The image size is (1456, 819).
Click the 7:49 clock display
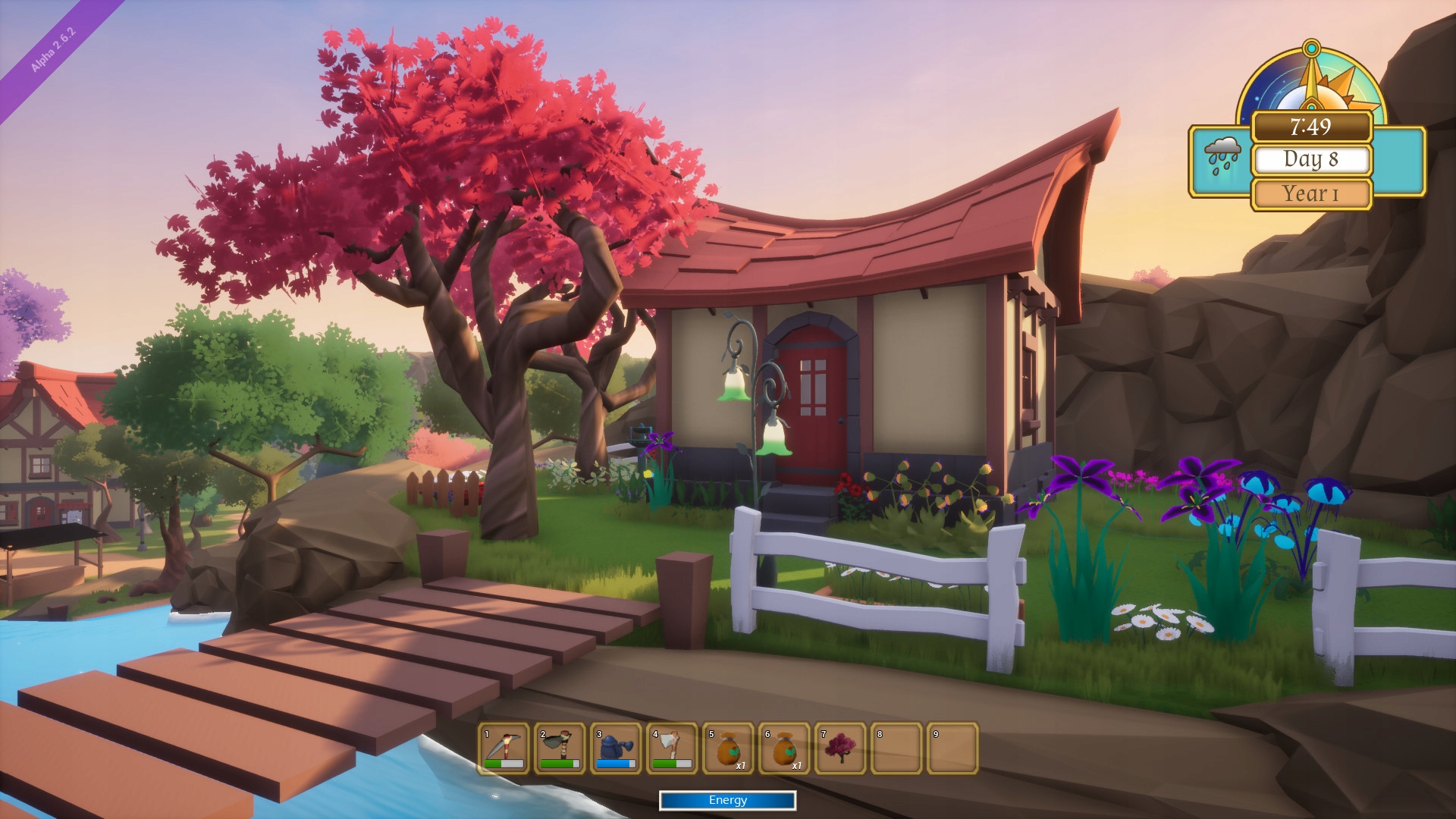tap(1311, 127)
